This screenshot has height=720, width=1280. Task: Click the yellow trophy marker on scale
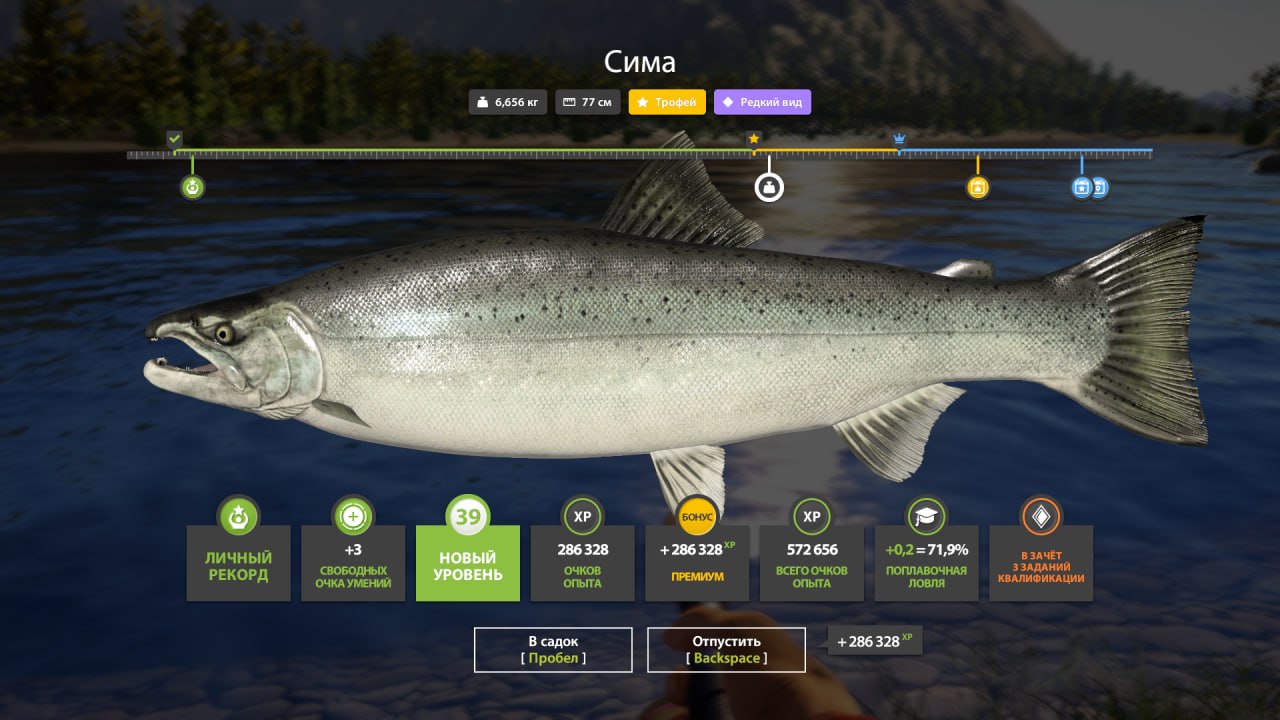(x=978, y=187)
